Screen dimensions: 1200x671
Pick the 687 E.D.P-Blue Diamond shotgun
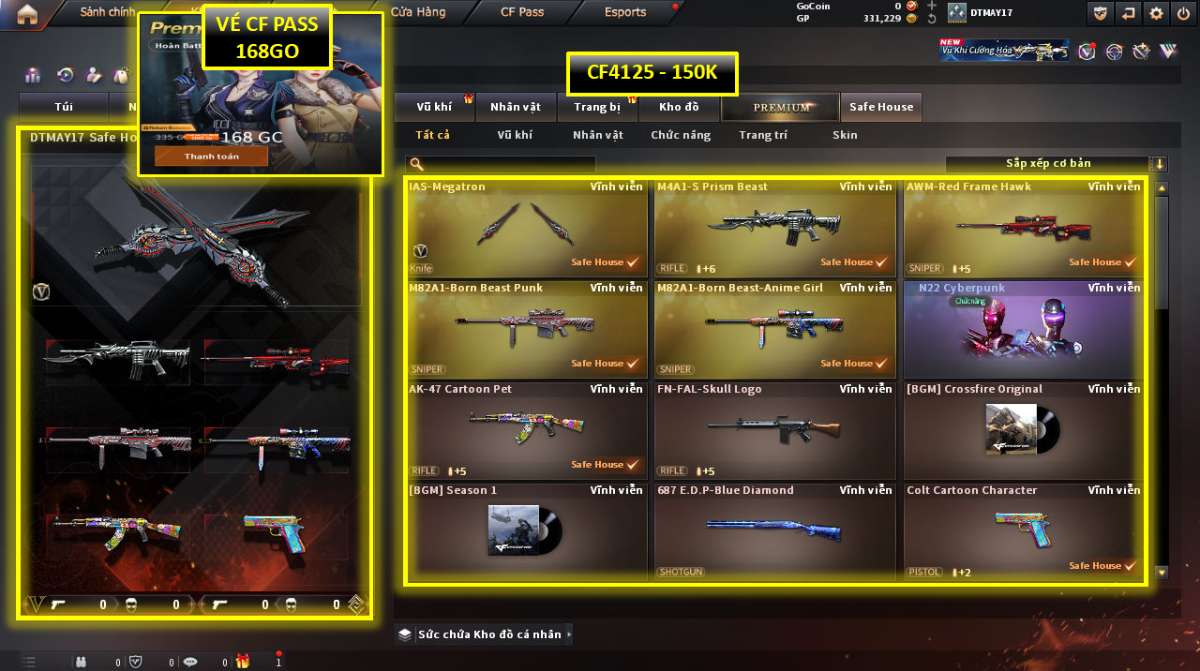[774, 531]
